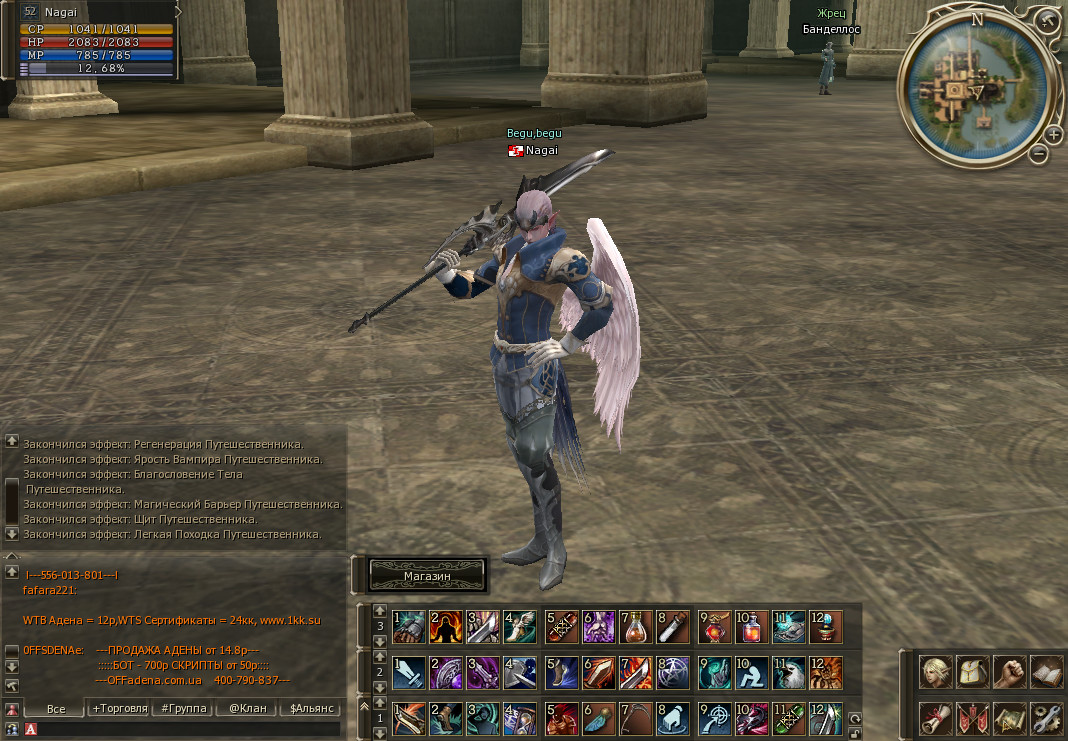Activate the pentagram skill in slot 8
Screen dimensions: 1068x741
pos(672,673)
